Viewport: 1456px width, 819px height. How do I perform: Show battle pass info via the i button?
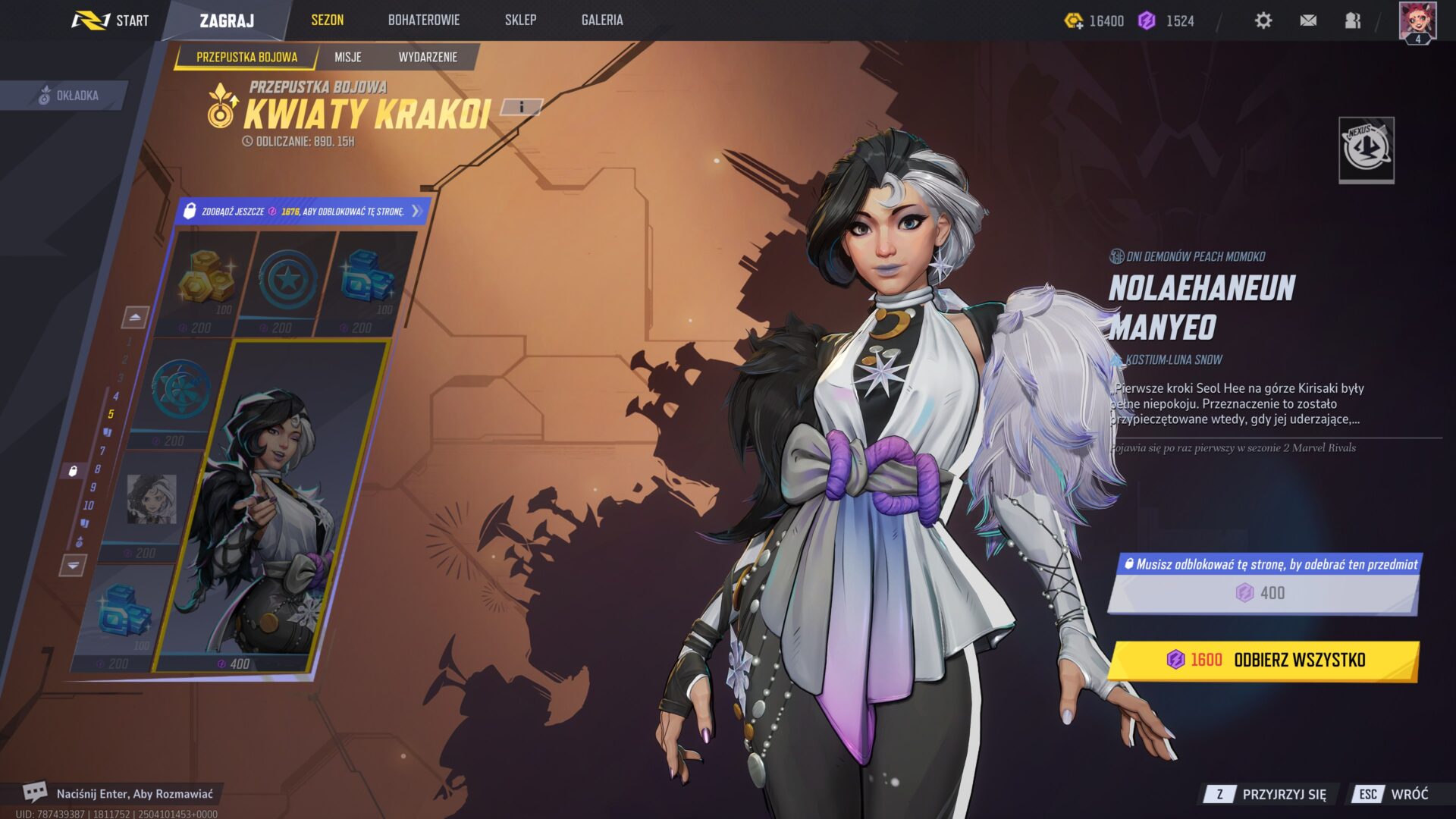tap(522, 107)
